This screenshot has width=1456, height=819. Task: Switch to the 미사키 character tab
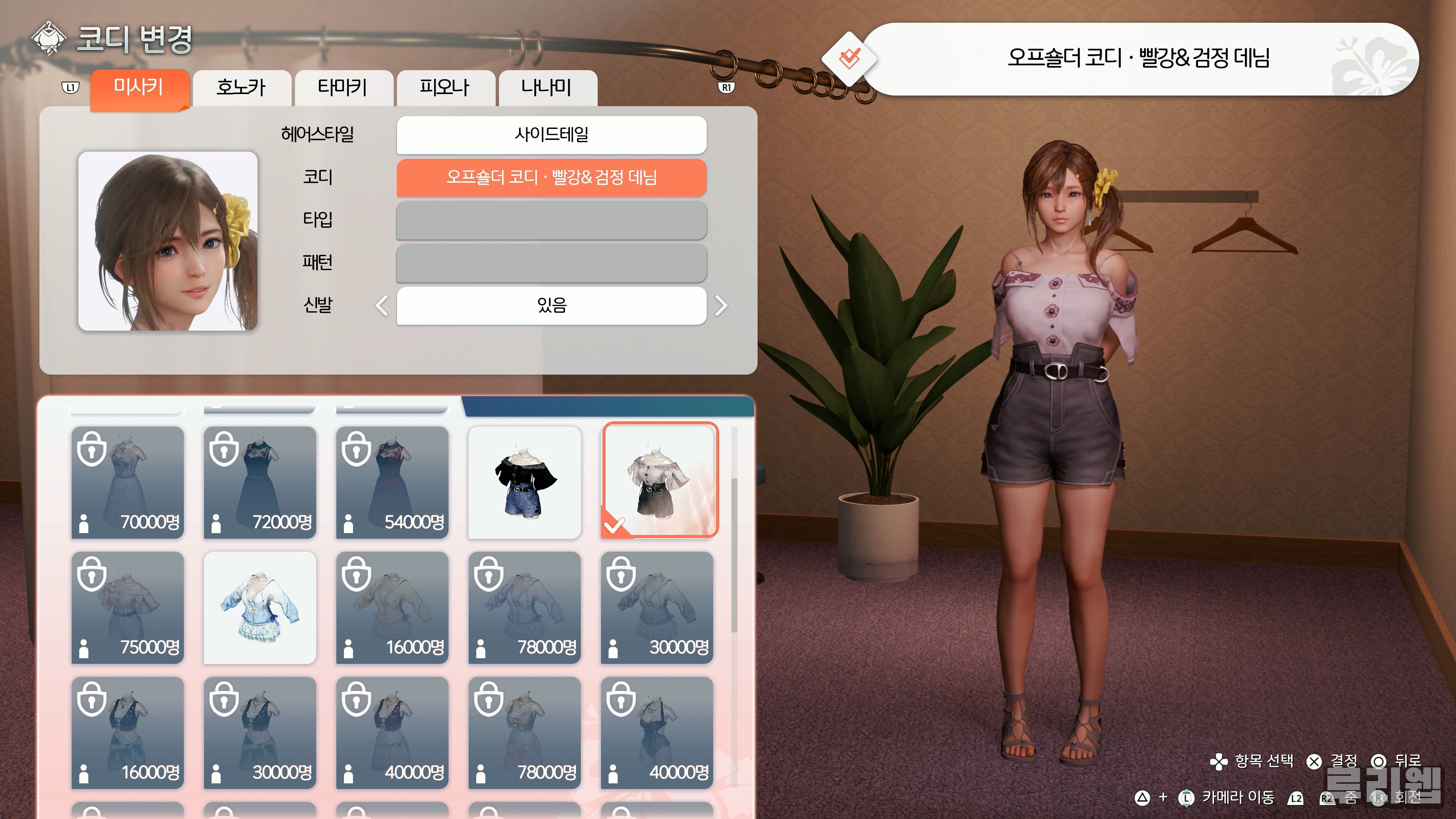tap(139, 88)
